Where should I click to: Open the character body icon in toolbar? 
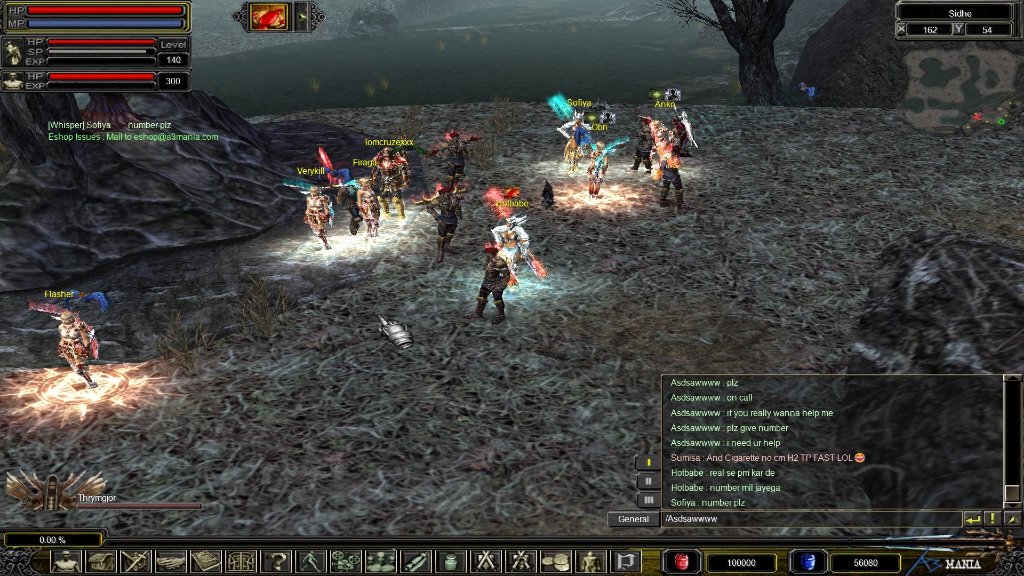click(x=66, y=561)
